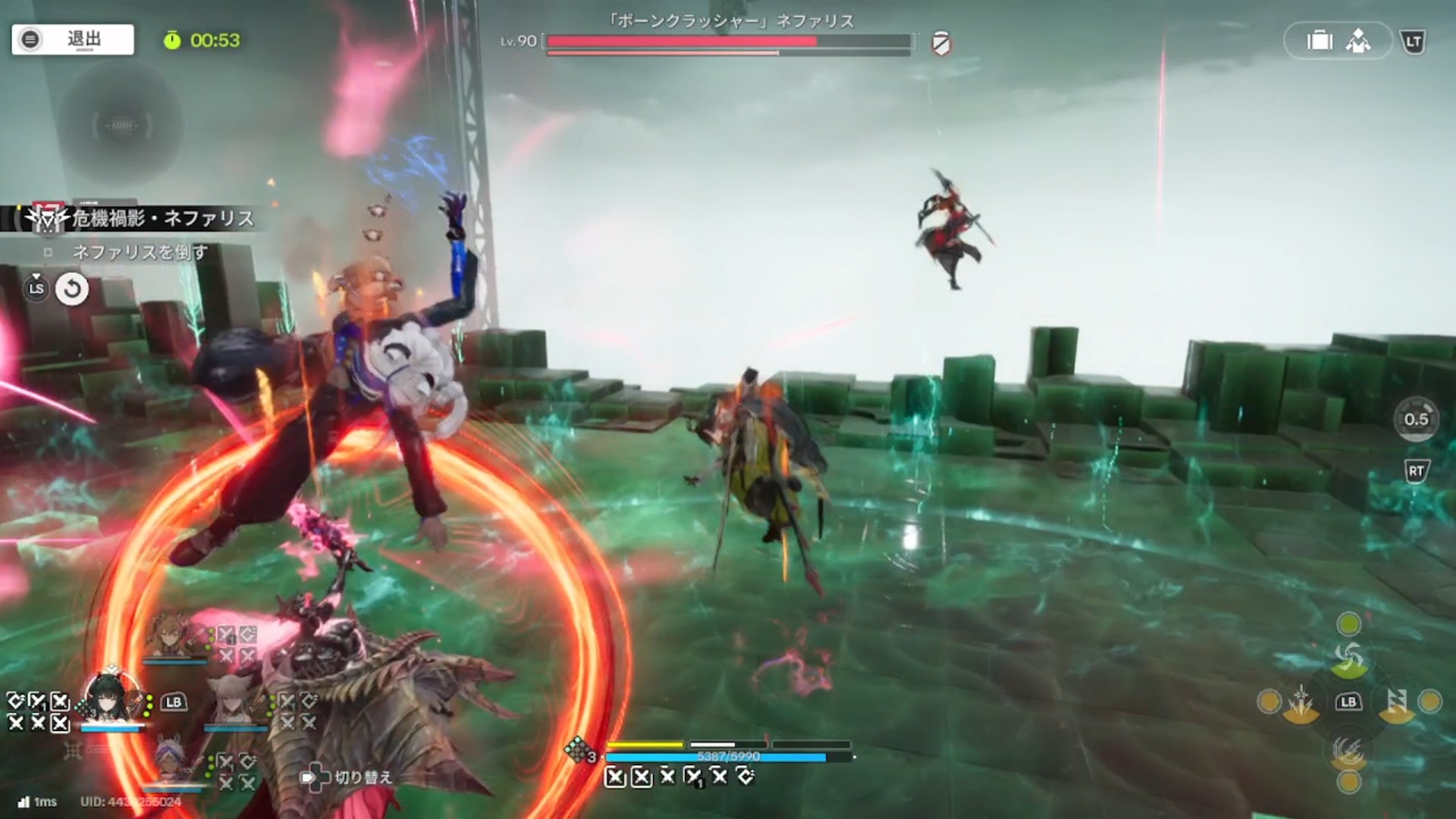Click the 0.5 cooldown dial icon
Viewport: 1456px width, 819px height.
point(1416,419)
